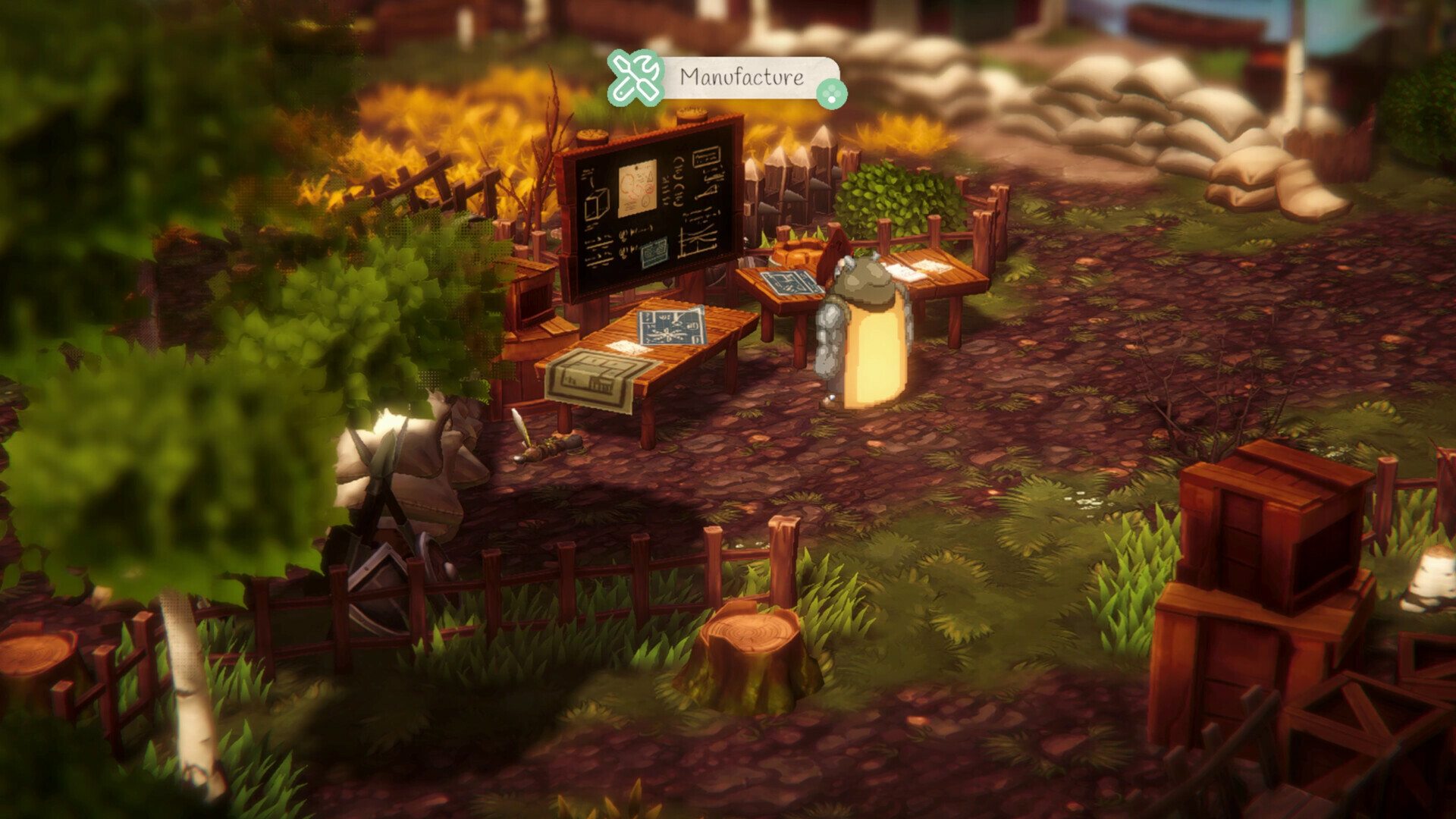Click the cube sketch drawn on the chalkboard

pyautogui.click(x=595, y=203)
